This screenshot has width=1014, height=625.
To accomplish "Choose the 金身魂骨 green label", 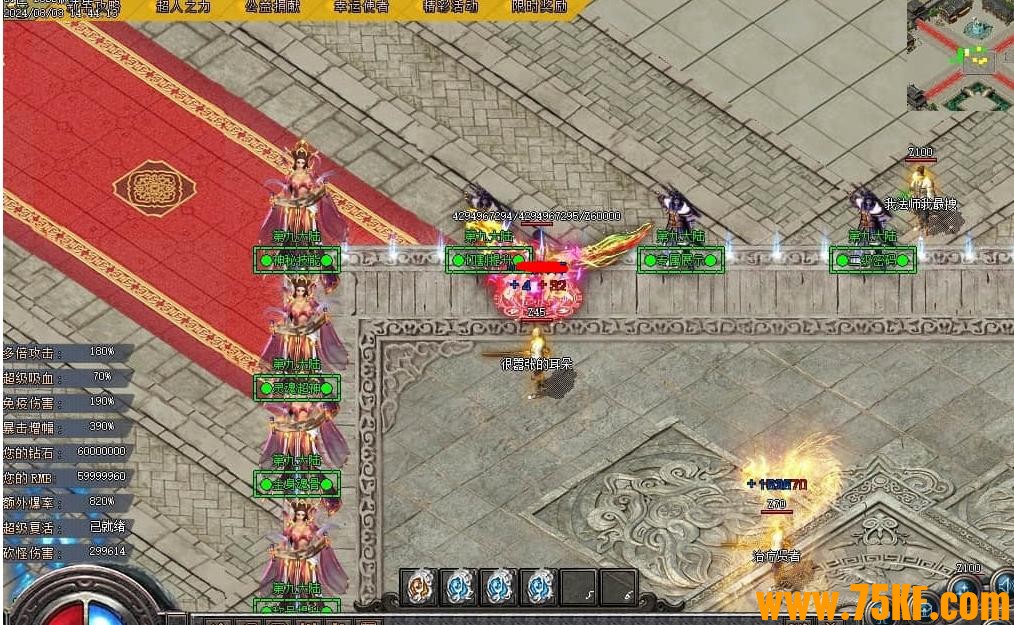I will tap(296, 484).
